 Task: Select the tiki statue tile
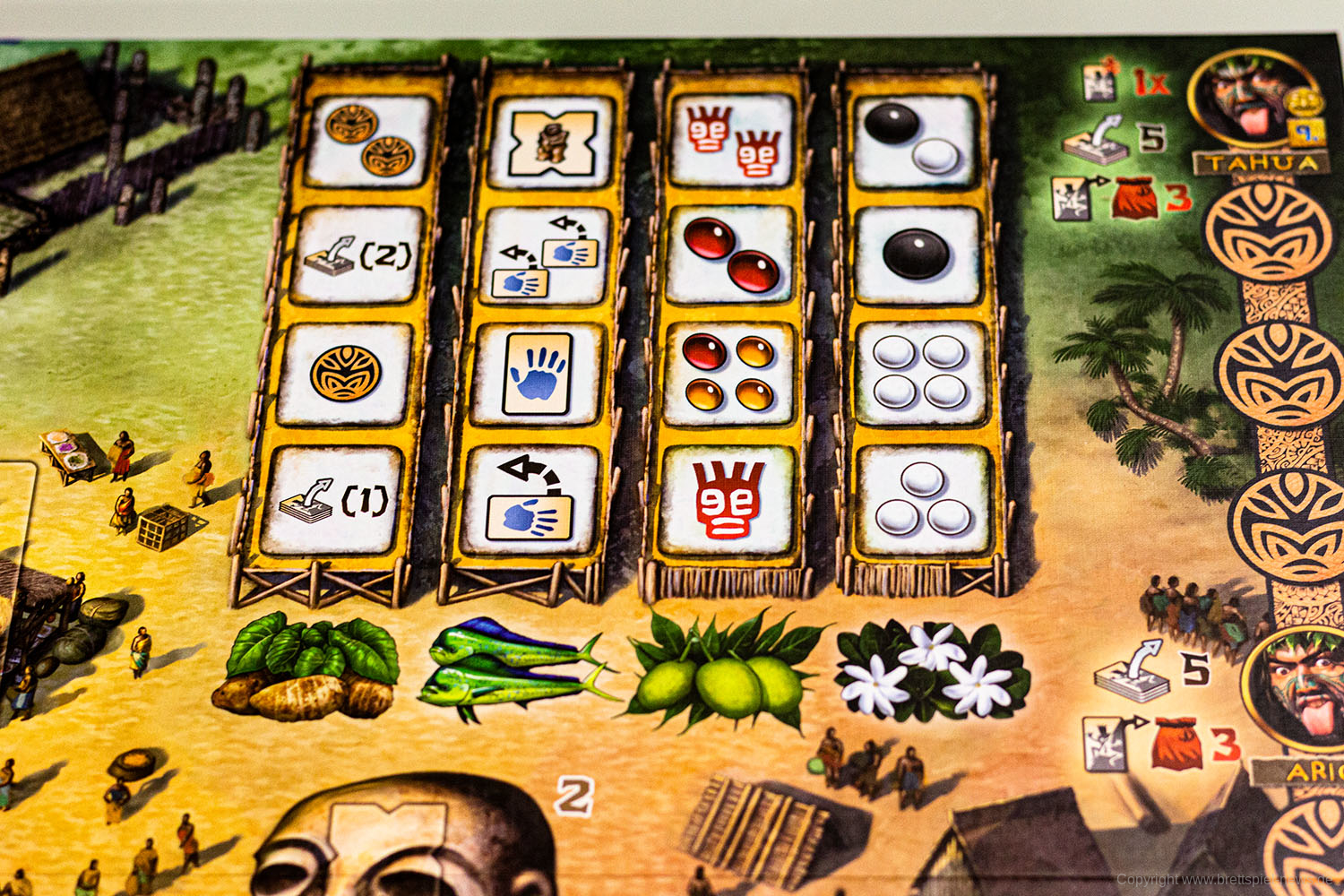click(552, 142)
